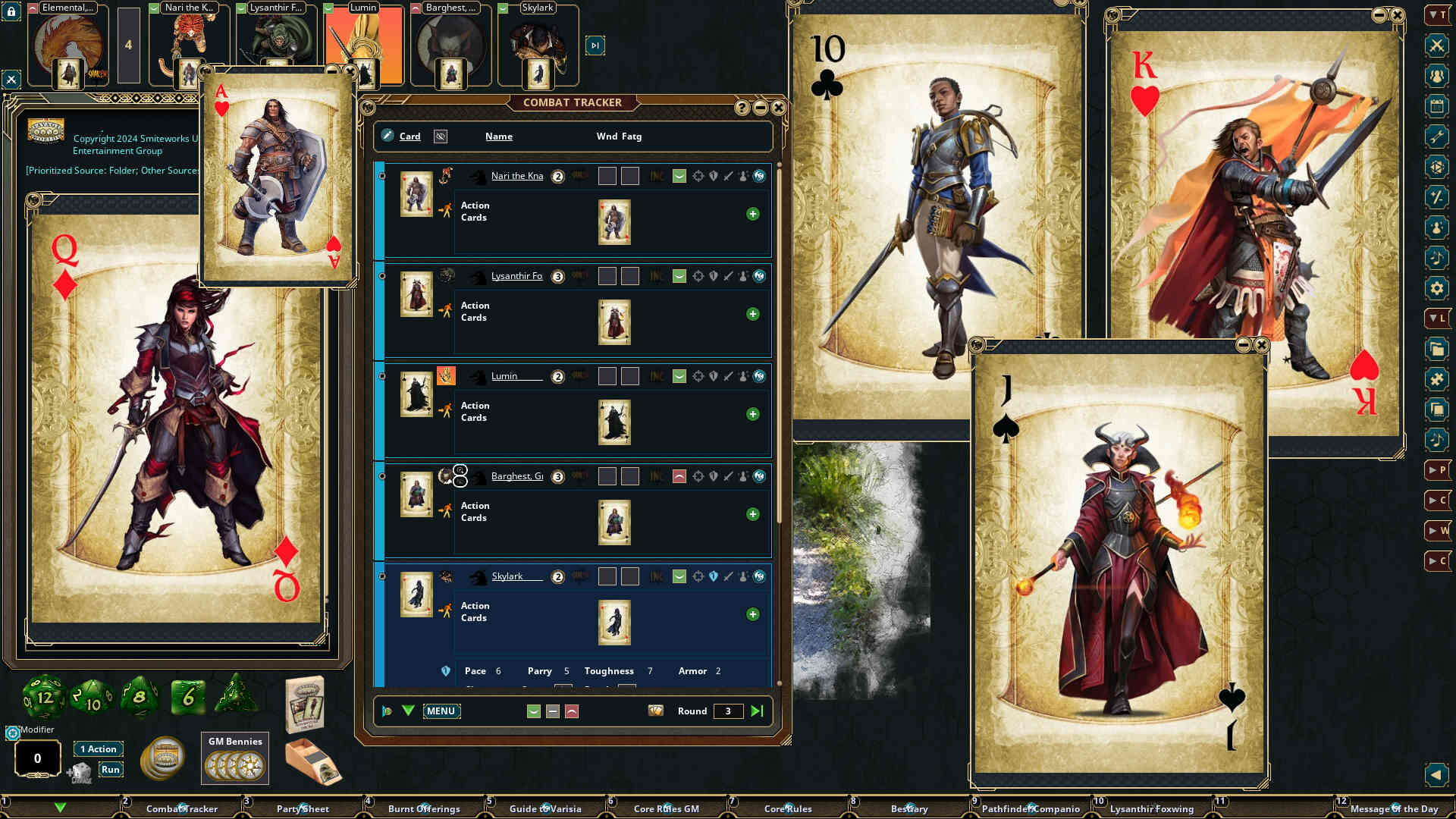Expand the green down arrow in tracker footer
Image resolution: width=1456 pixels, height=819 pixels.
tap(408, 711)
